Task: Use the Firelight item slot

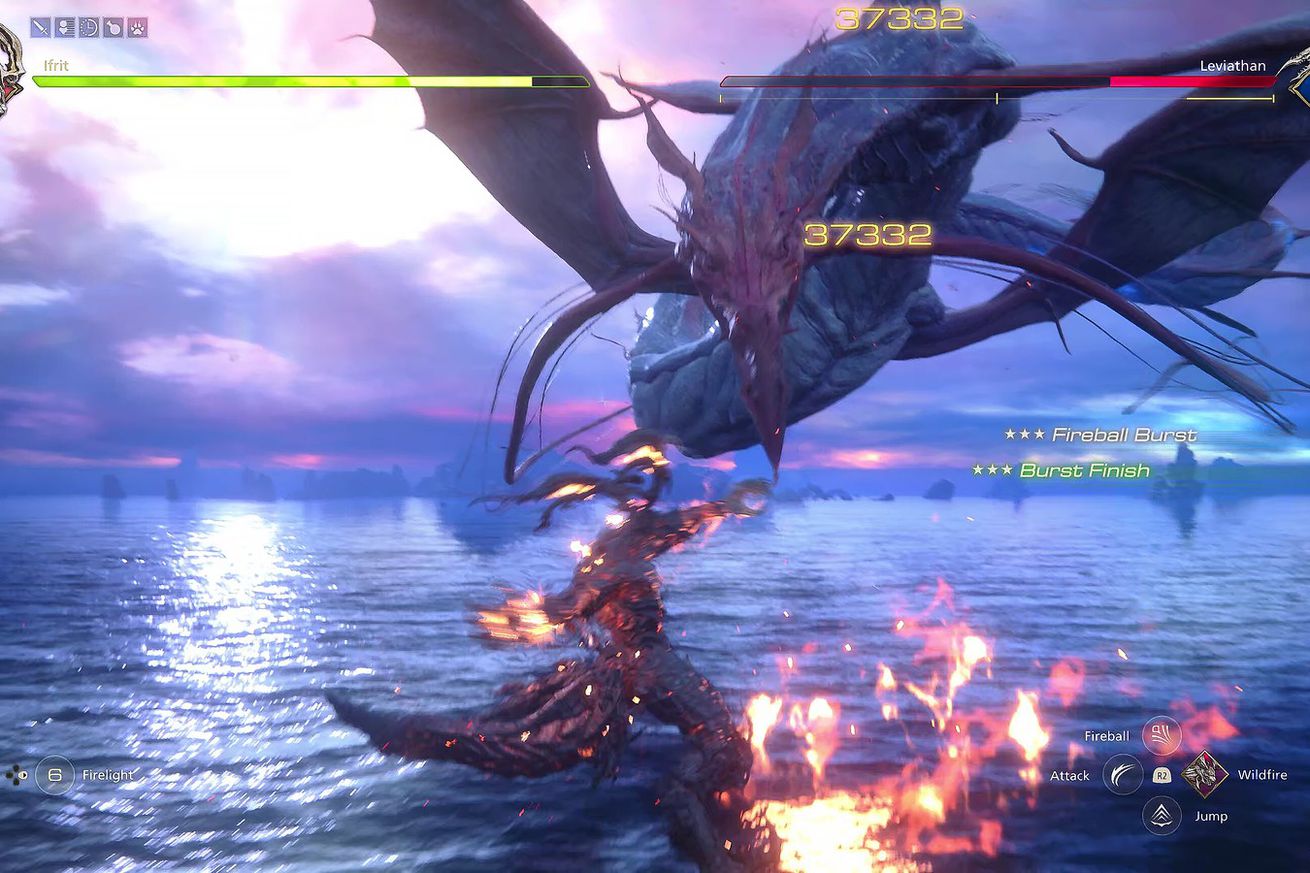Action: pyautogui.click(x=55, y=775)
